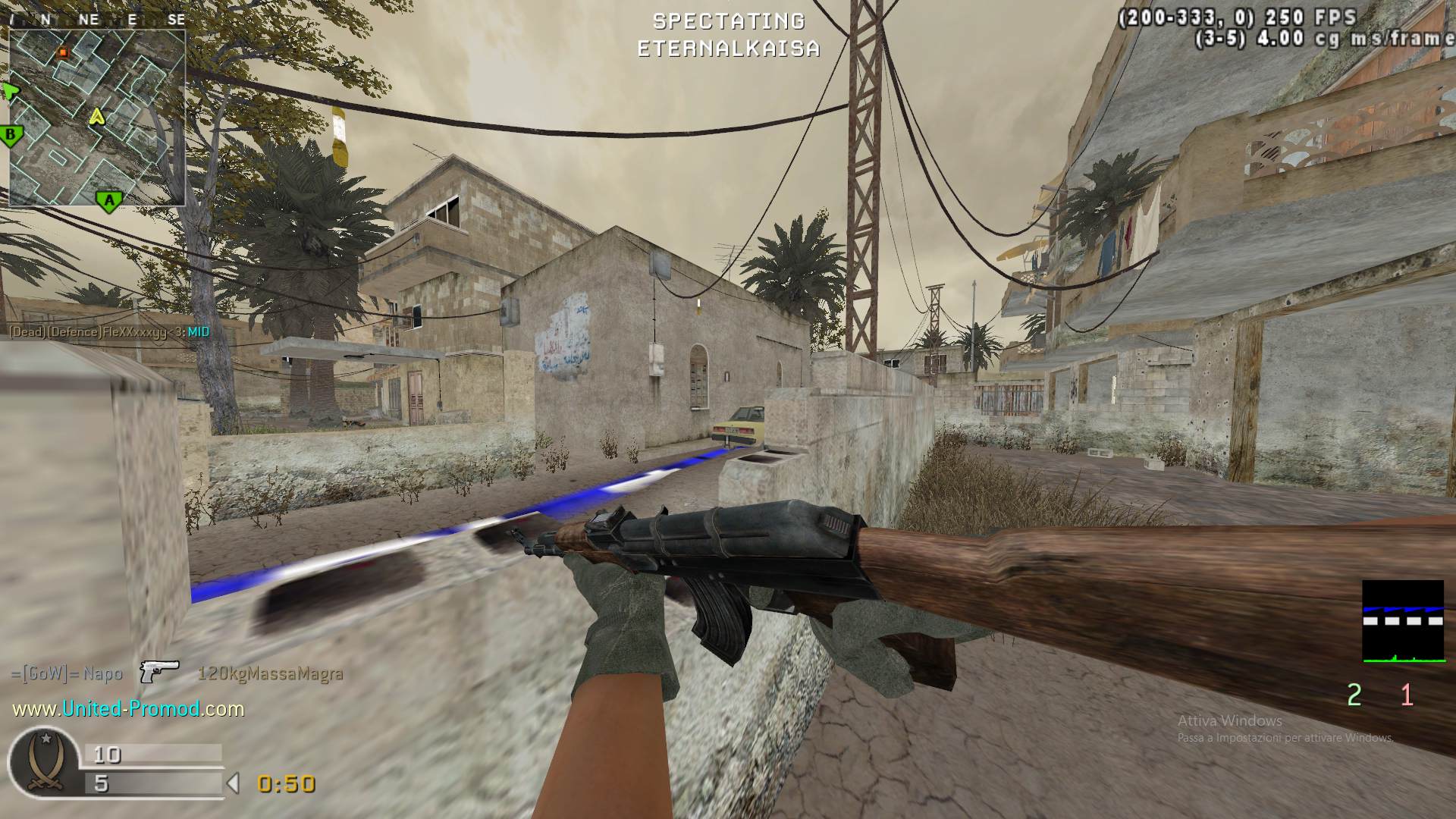Open the www.United-Promod.com link text
The width and height of the screenshot is (1456, 819).
tap(128, 709)
